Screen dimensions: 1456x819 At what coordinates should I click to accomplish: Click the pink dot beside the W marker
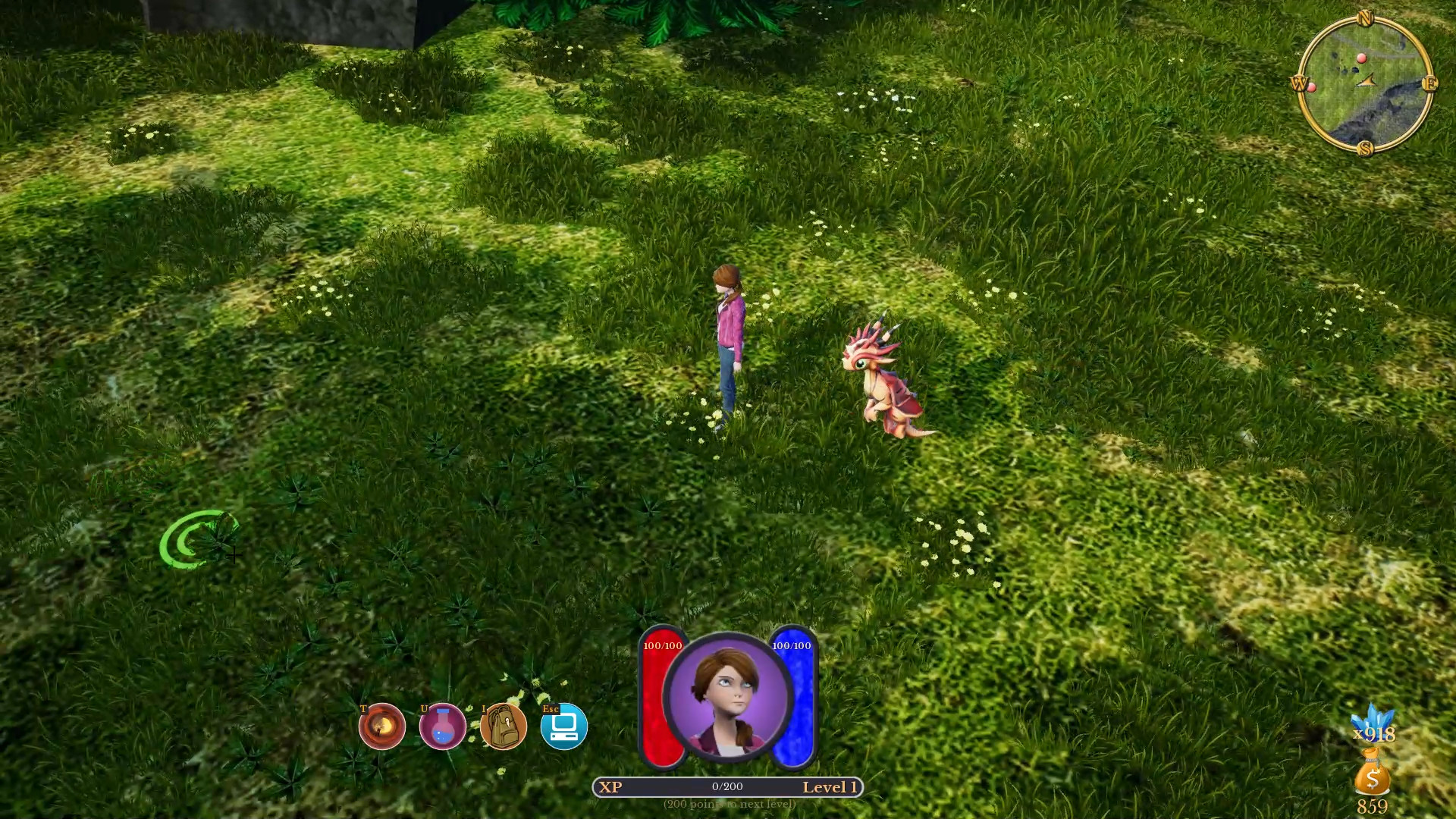[1311, 89]
